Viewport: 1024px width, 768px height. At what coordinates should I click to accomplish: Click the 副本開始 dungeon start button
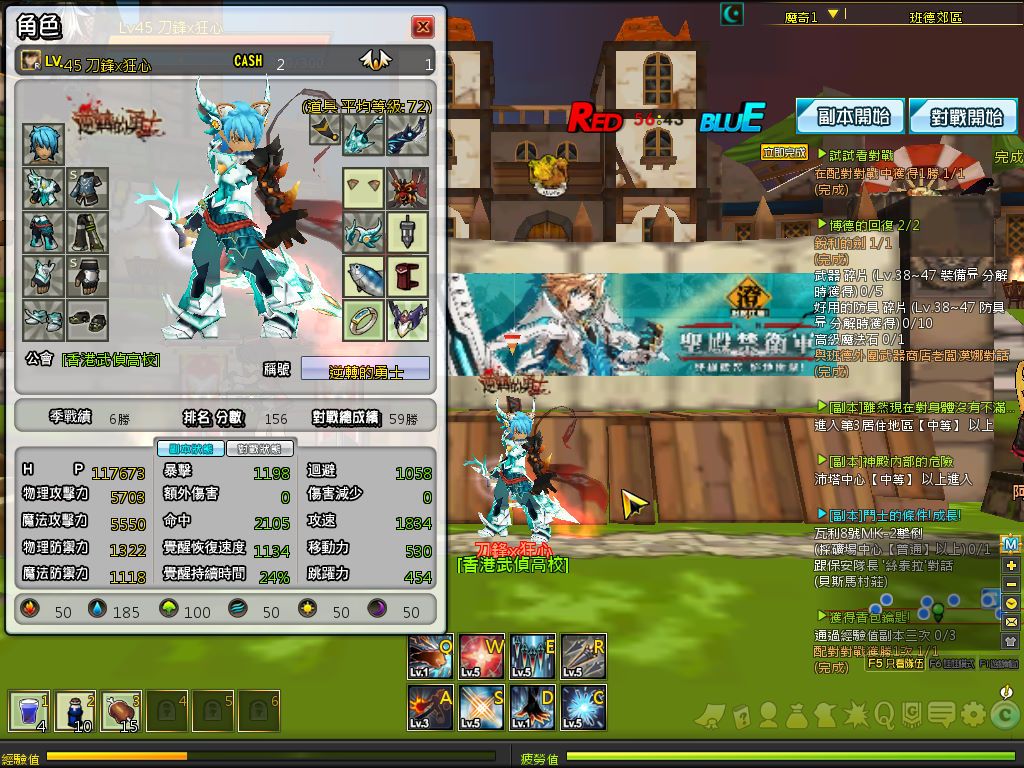point(850,116)
